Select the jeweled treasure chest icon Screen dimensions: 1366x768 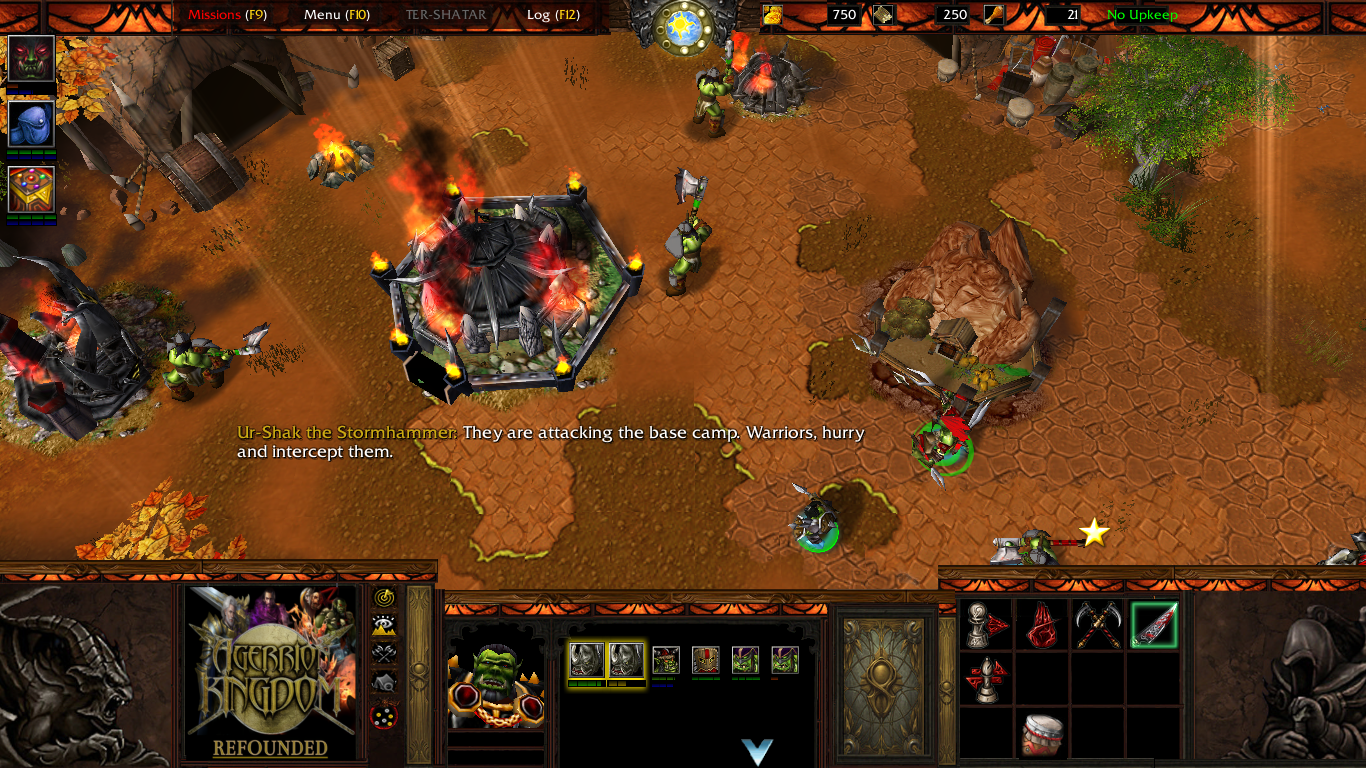coord(31,190)
